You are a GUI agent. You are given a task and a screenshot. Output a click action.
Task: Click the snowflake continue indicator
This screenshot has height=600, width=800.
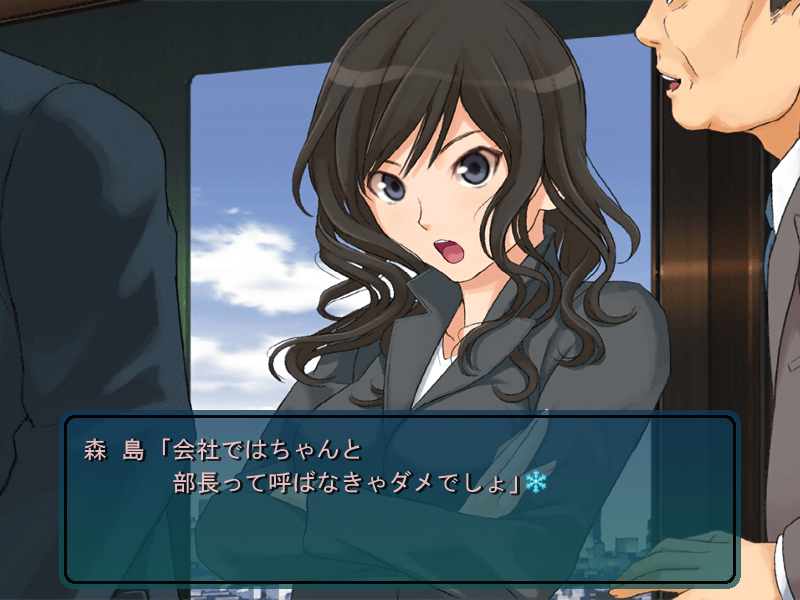coord(537,484)
